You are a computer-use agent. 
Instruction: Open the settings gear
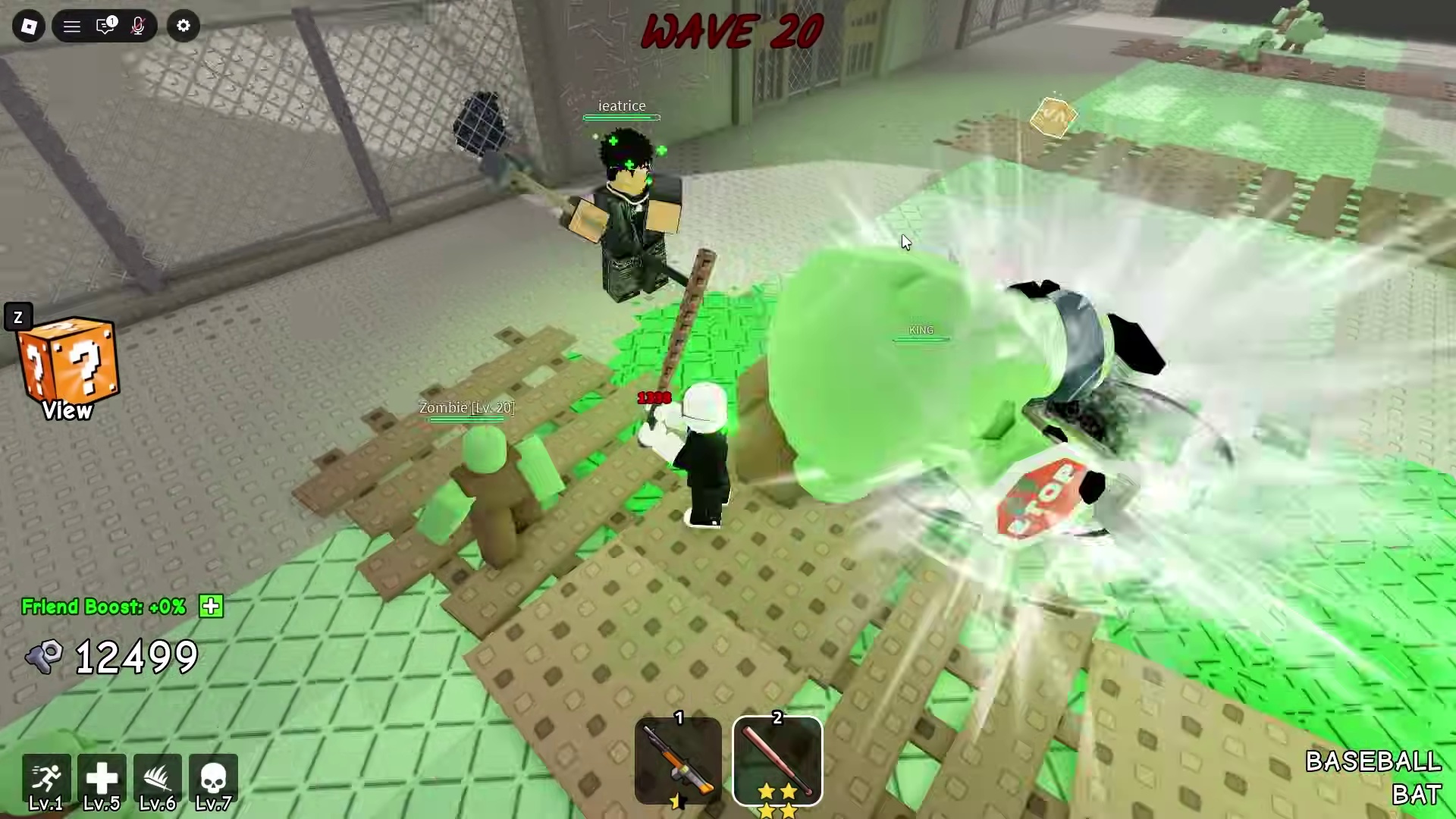coord(184,26)
